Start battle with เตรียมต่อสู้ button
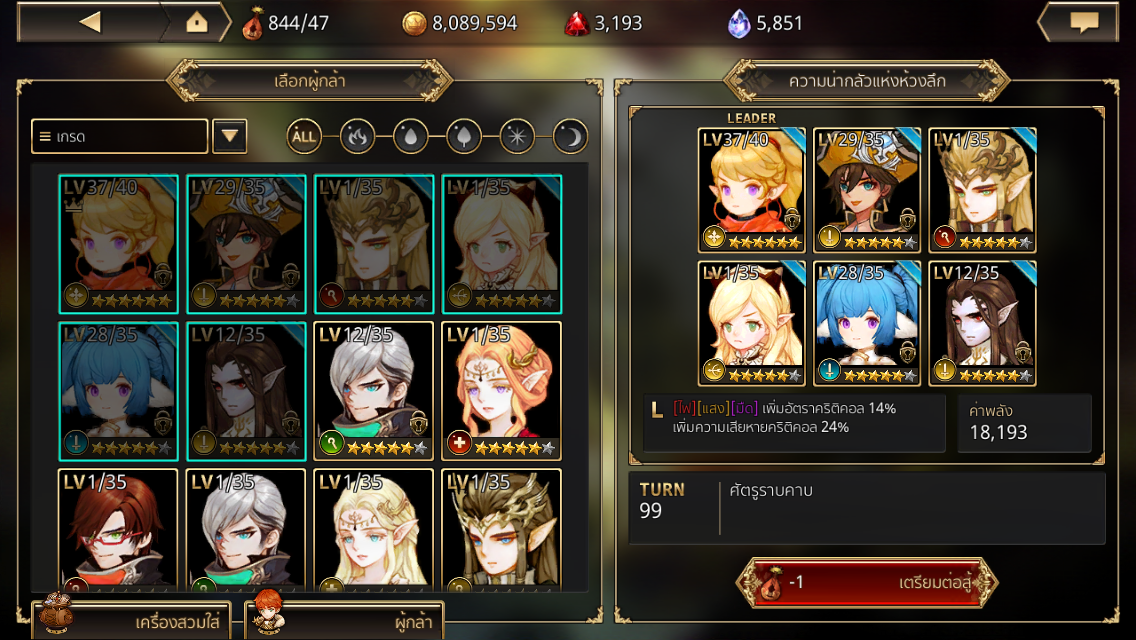This screenshot has width=1136, height=640. [866, 583]
